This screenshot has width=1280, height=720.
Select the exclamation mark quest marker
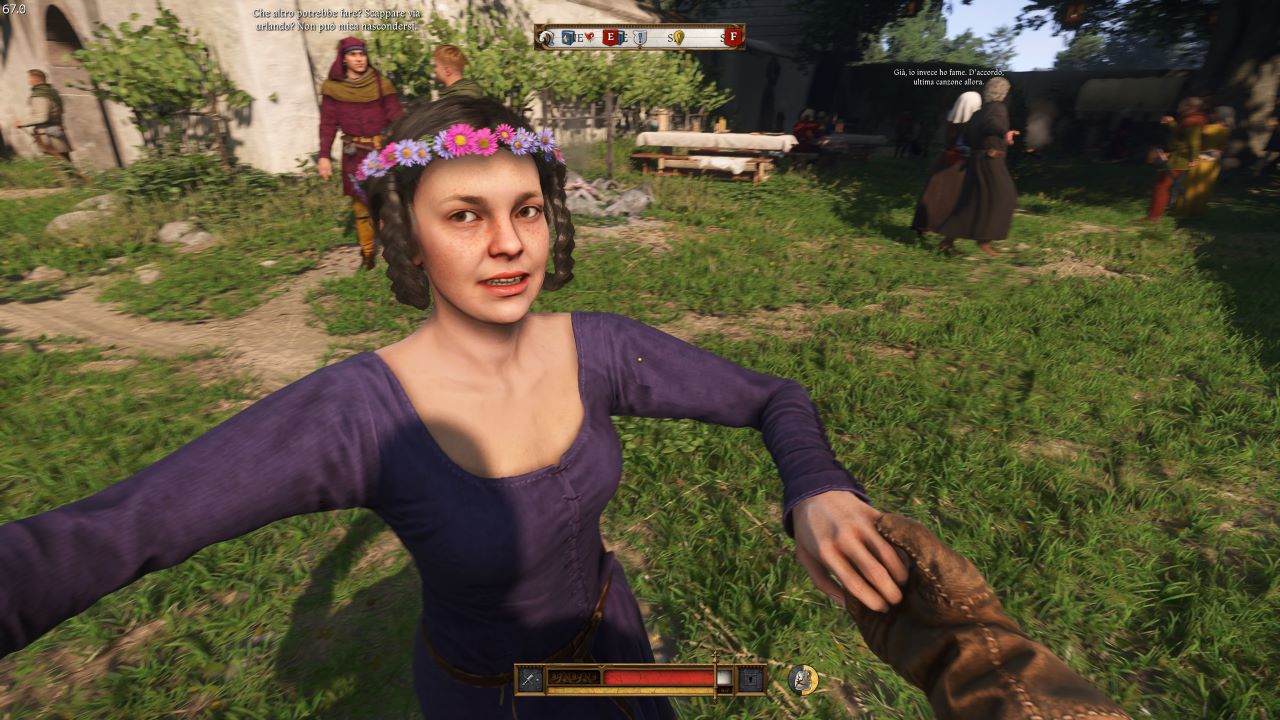[x=640, y=38]
